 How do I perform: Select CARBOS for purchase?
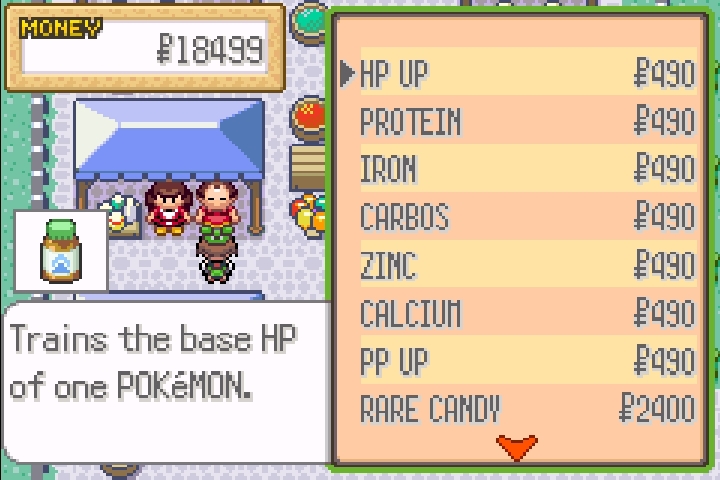coord(527,218)
